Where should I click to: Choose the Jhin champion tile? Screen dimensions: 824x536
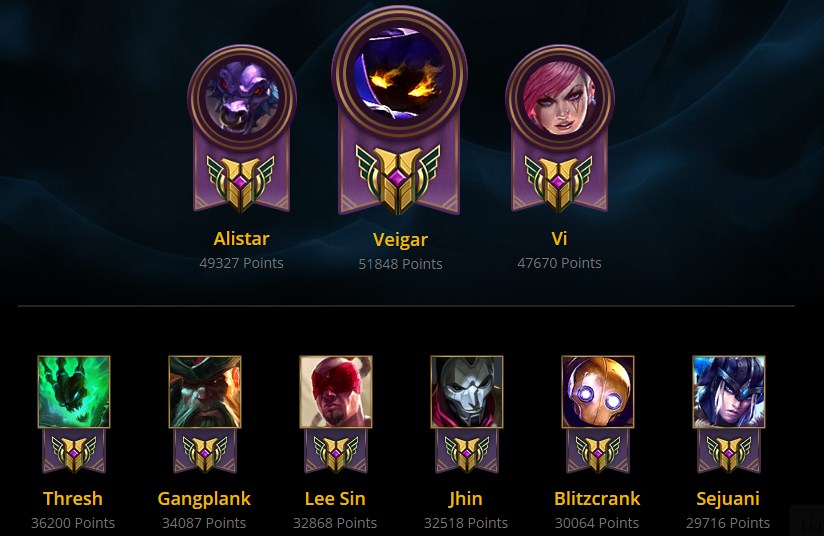(467, 392)
